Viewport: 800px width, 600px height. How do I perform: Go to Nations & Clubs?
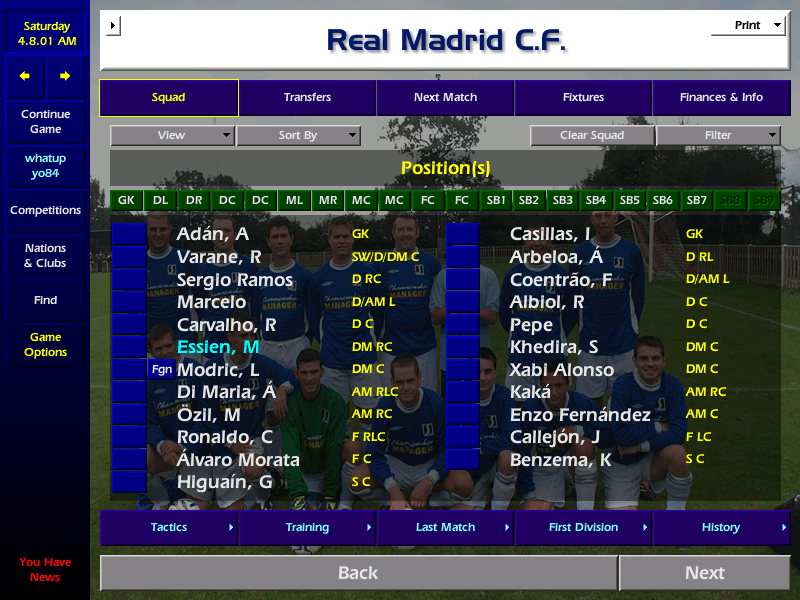(x=45, y=255)
